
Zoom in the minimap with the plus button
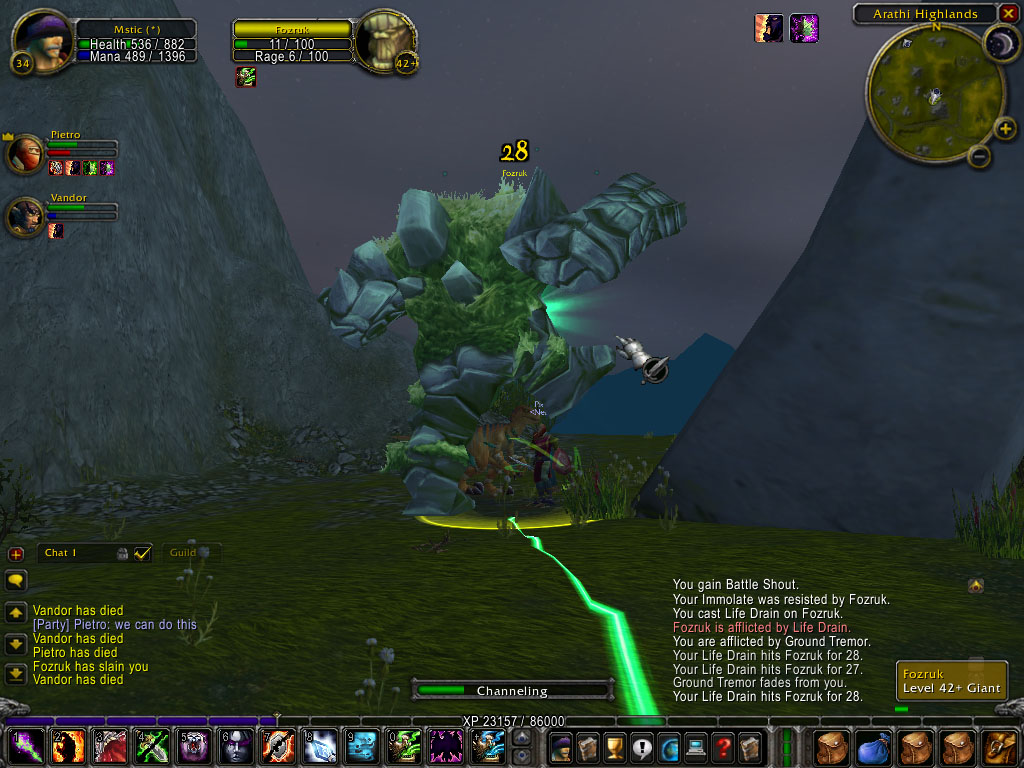(1006, 128)
